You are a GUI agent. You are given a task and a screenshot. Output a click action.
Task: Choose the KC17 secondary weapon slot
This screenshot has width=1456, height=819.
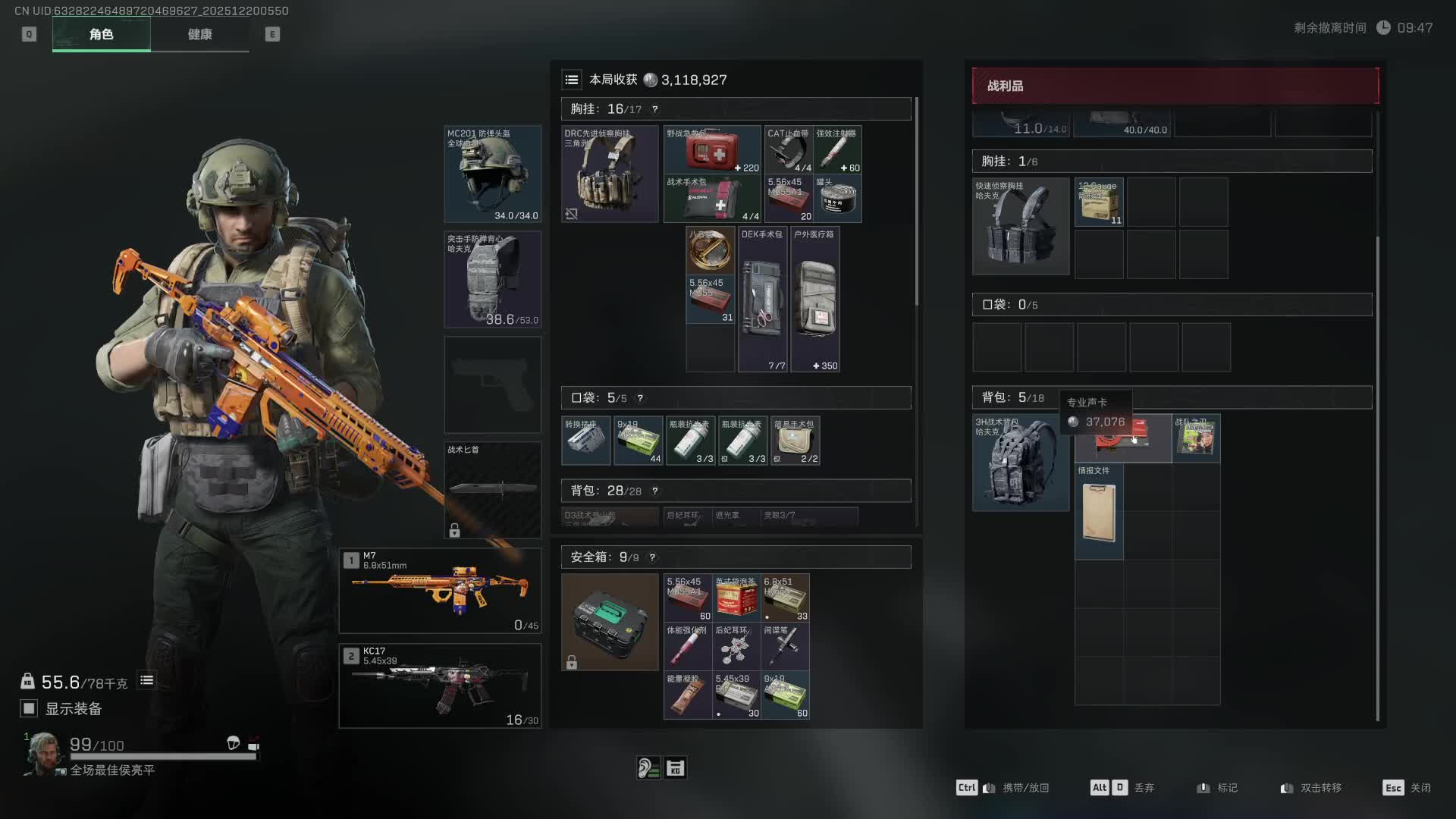point(440,686)
